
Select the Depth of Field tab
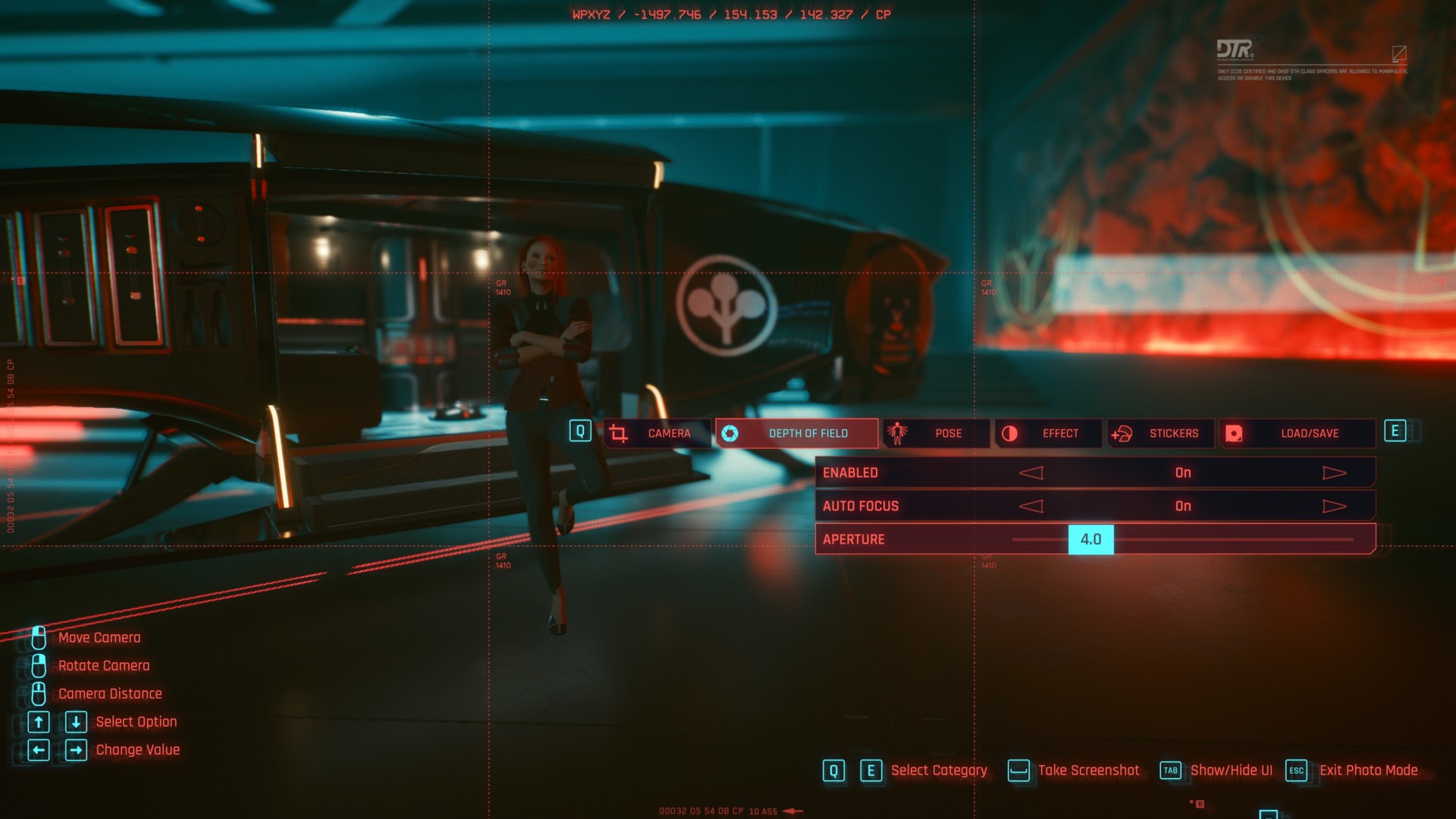[x=796, y=433]
